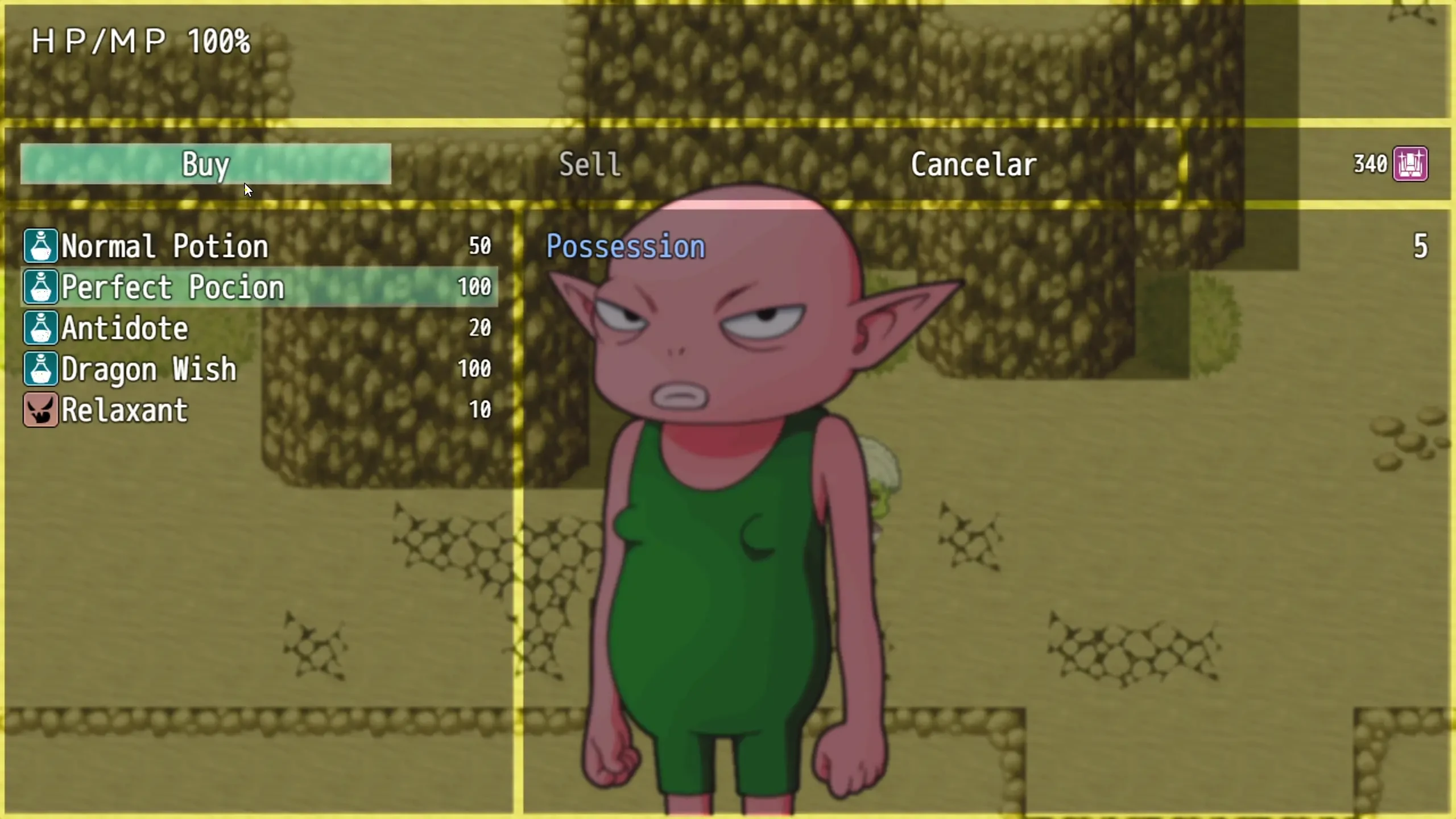The image size is (1456, 819).
Task: Open the Buy tab
Action: 205,165
